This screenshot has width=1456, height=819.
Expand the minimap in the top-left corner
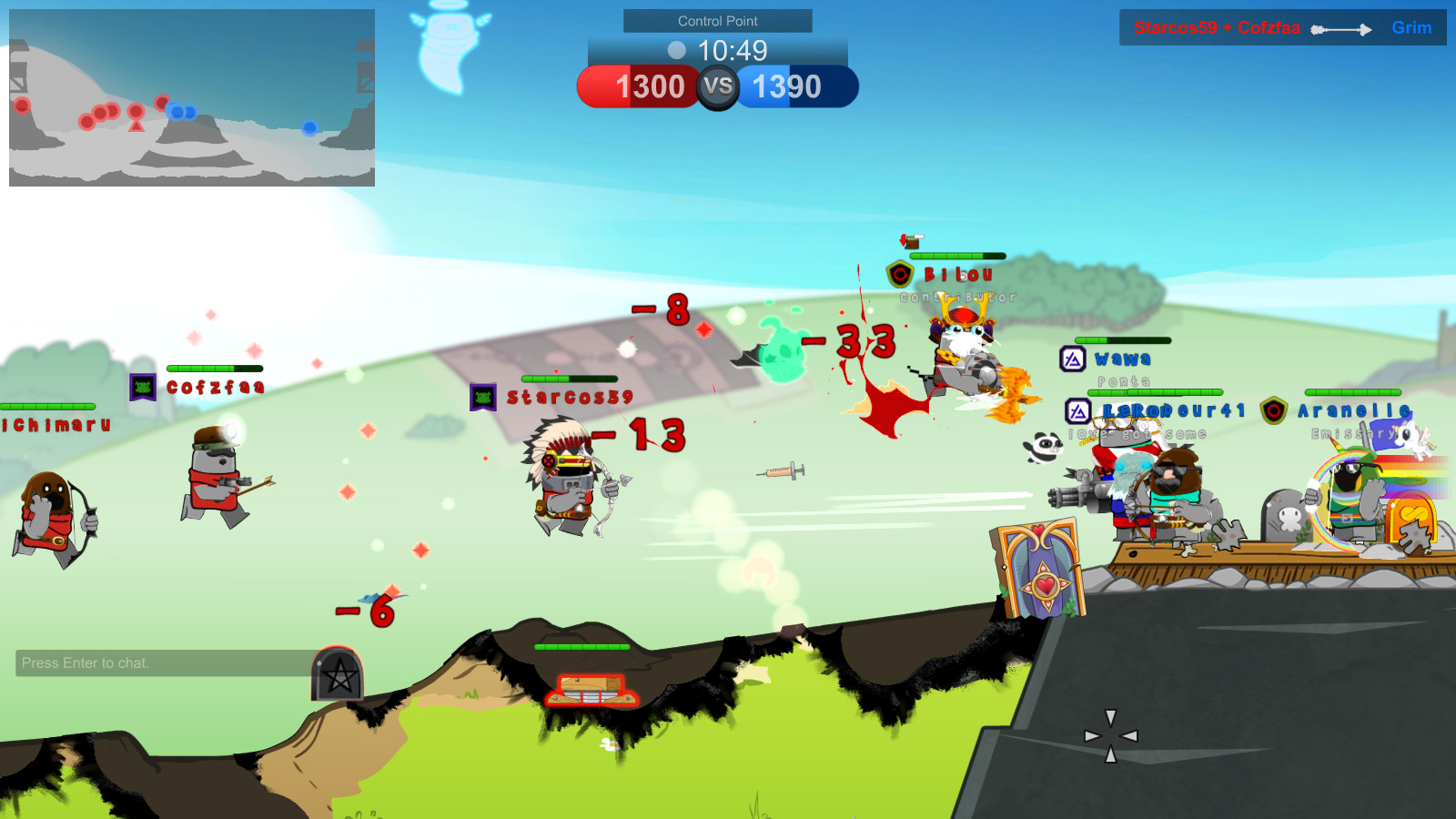(191, 96)
